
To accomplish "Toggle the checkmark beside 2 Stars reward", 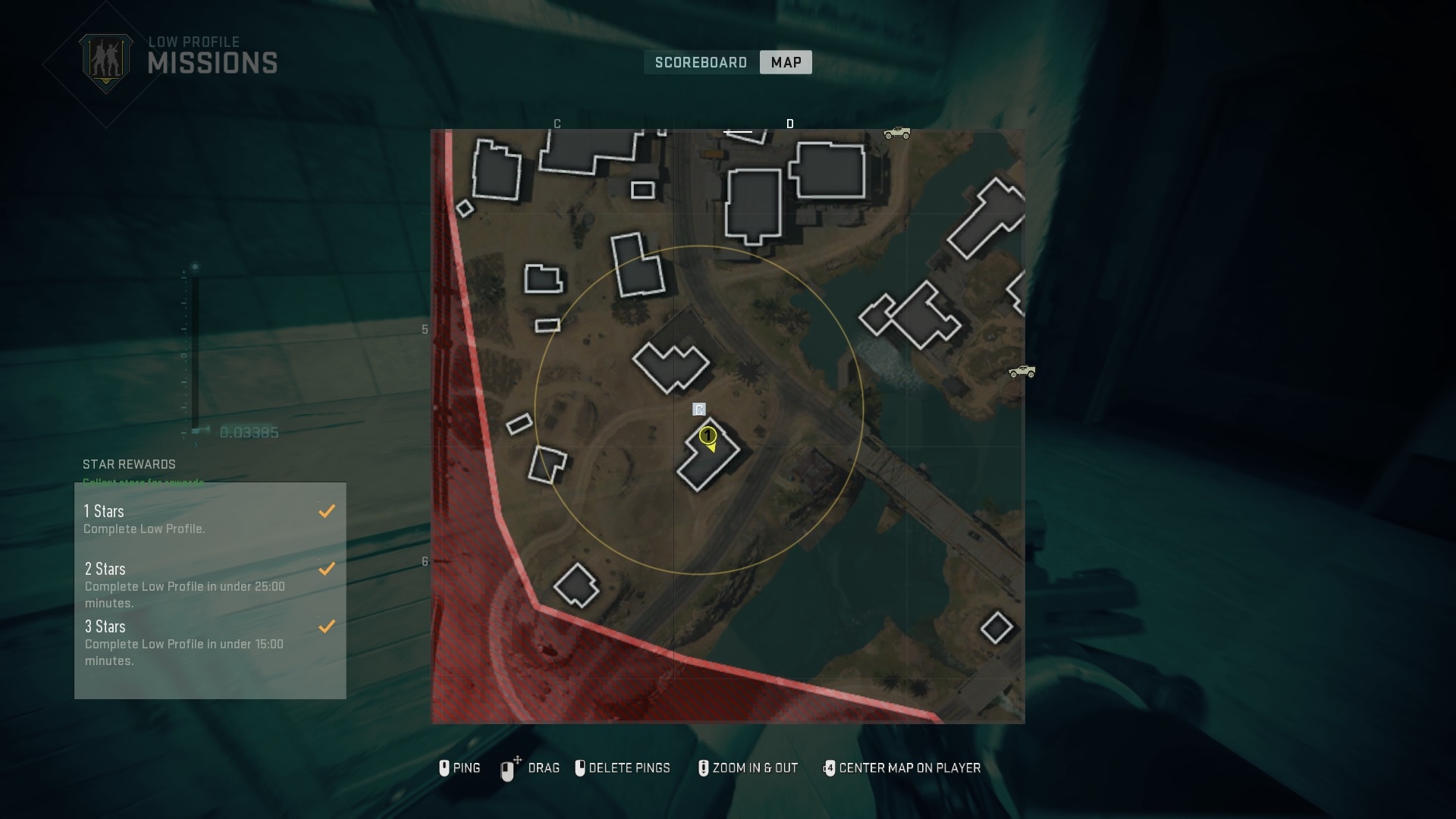I will [327, 568].
